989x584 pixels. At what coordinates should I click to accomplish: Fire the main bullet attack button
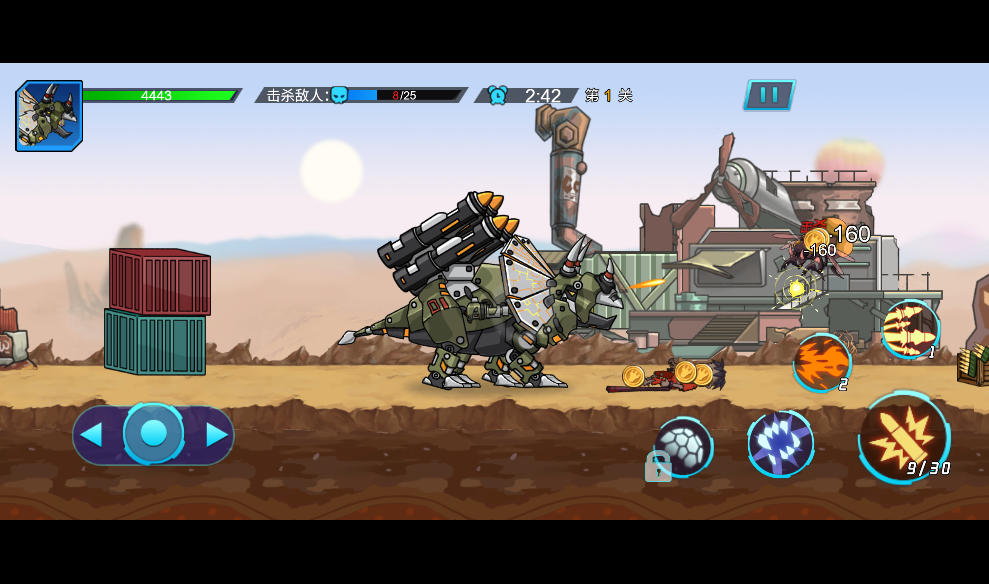point(903,437)
